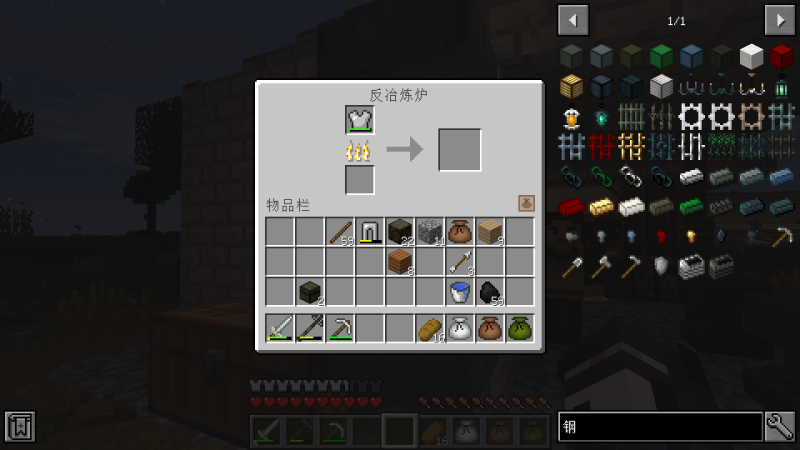Open the wrench configuration button
The height and width of the screenshot is (450, 800).
[x=781, y=427]
